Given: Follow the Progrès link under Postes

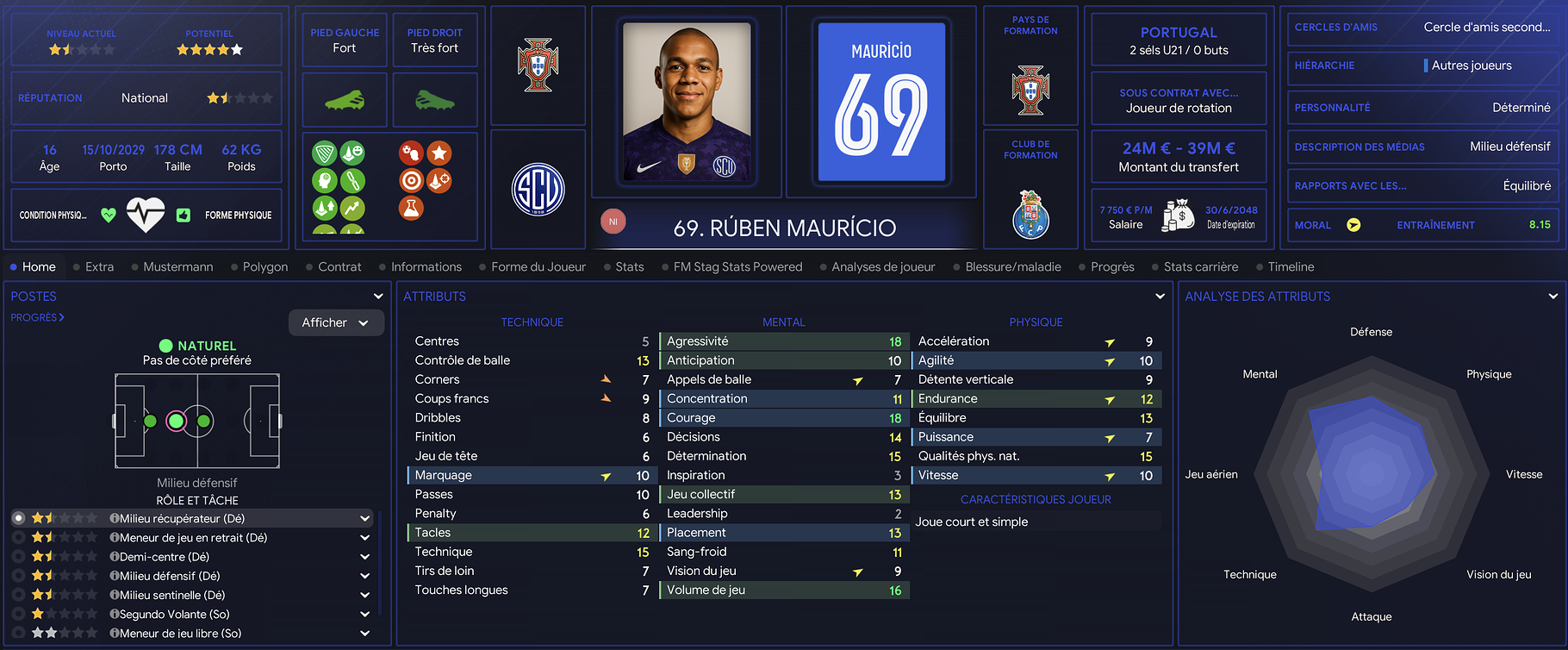Looking at the screenshot, I should tap(37, 317).
